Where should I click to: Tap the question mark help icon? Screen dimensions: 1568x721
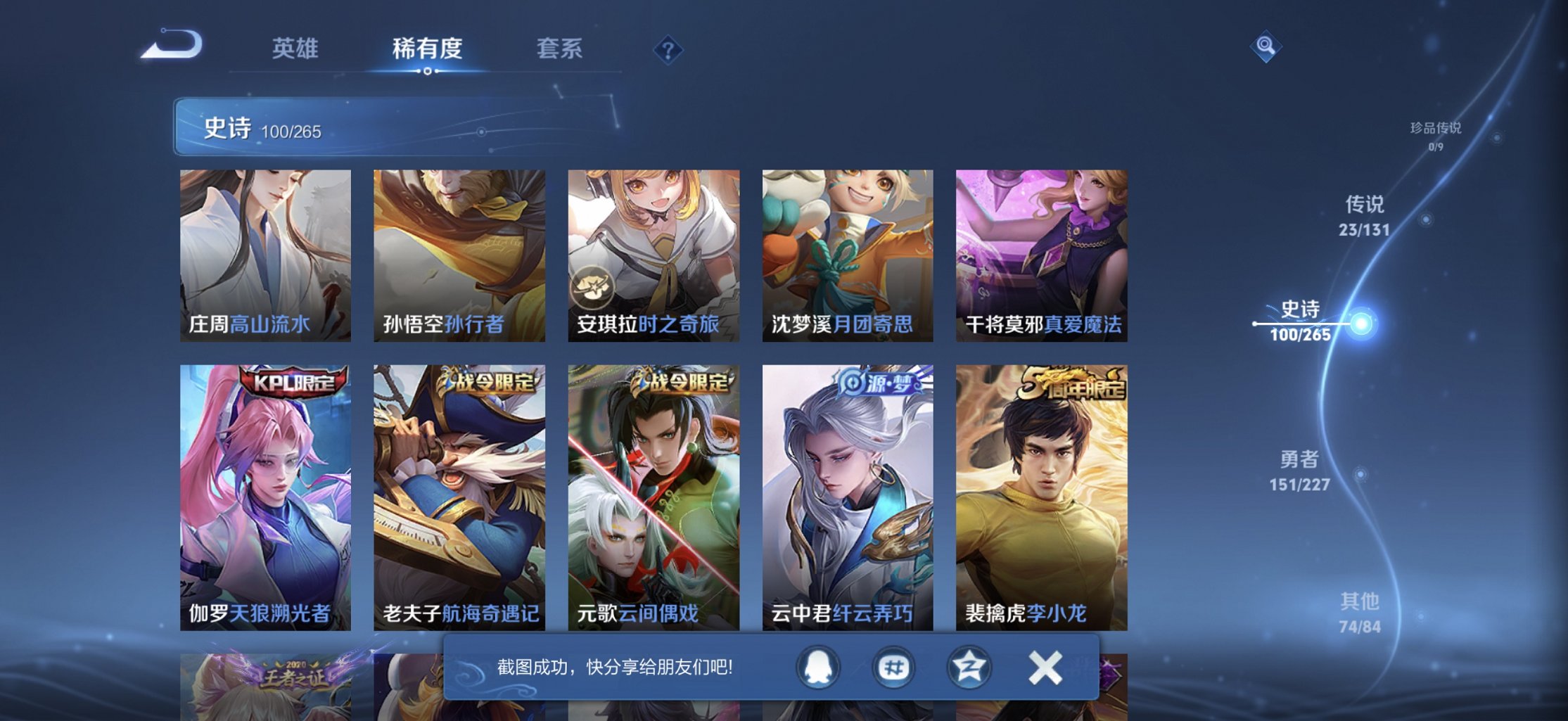click(668, 49)
